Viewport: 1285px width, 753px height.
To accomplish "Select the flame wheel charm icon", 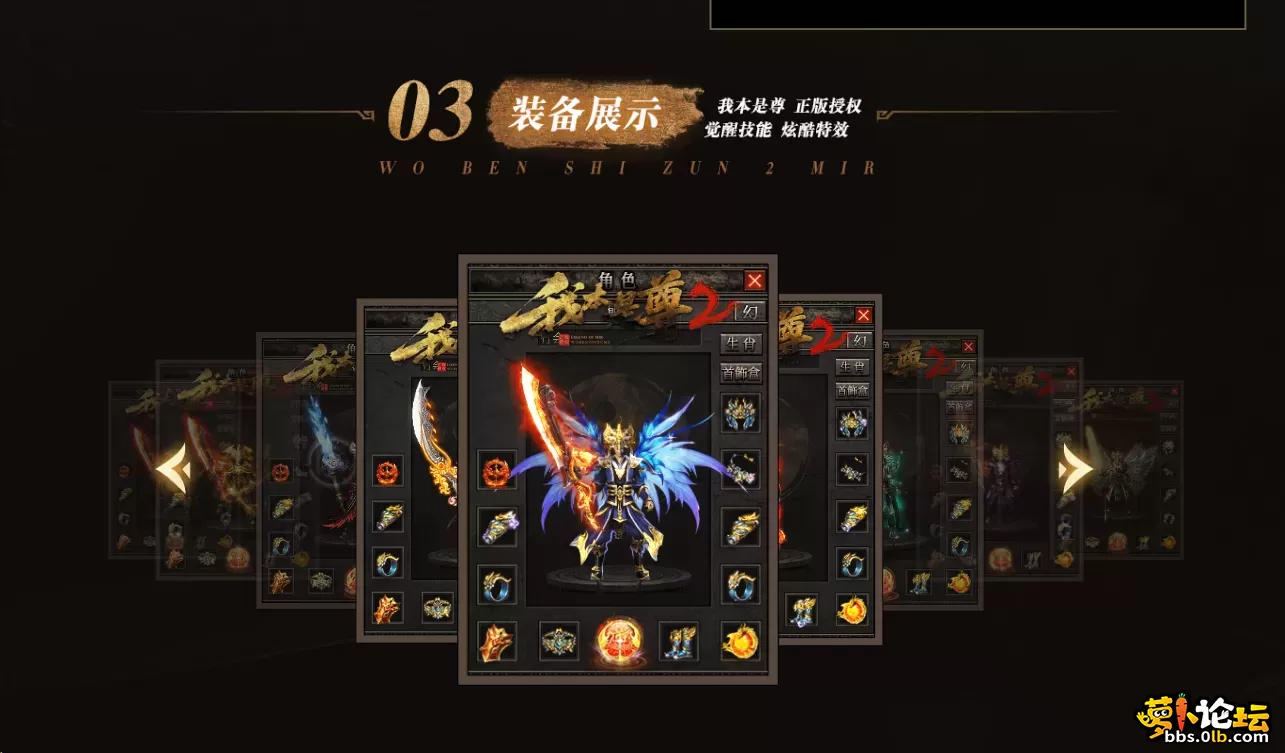I will [x=738, y=642].
